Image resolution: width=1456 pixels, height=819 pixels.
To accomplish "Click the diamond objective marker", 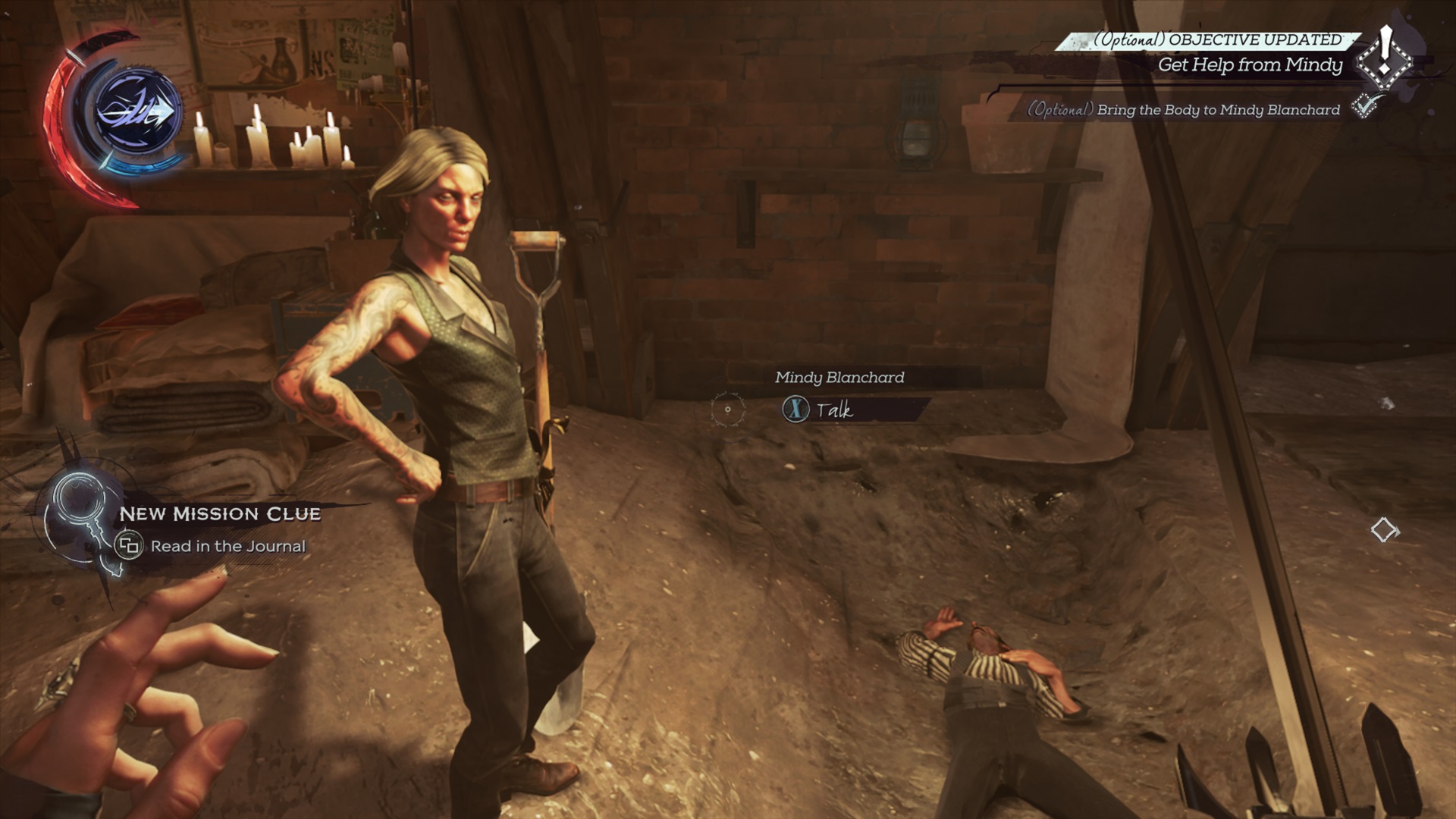I will point(1385,530).
